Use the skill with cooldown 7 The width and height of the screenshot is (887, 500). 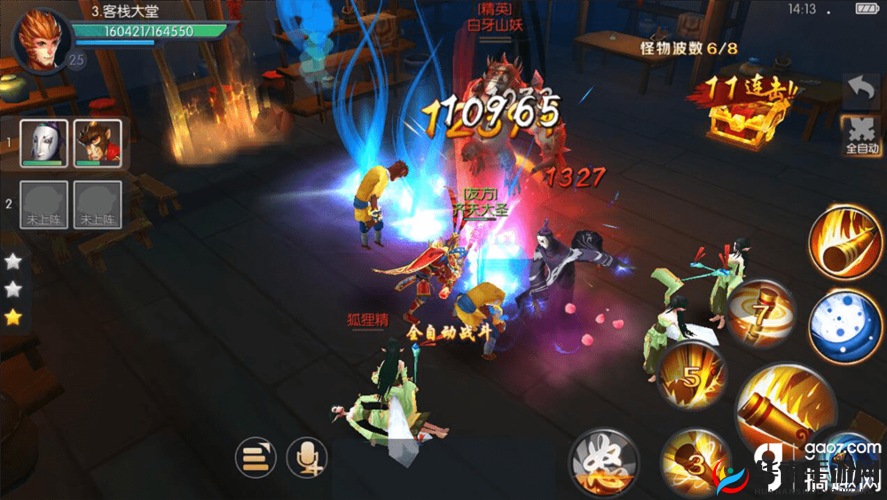(x=762, y=313)
